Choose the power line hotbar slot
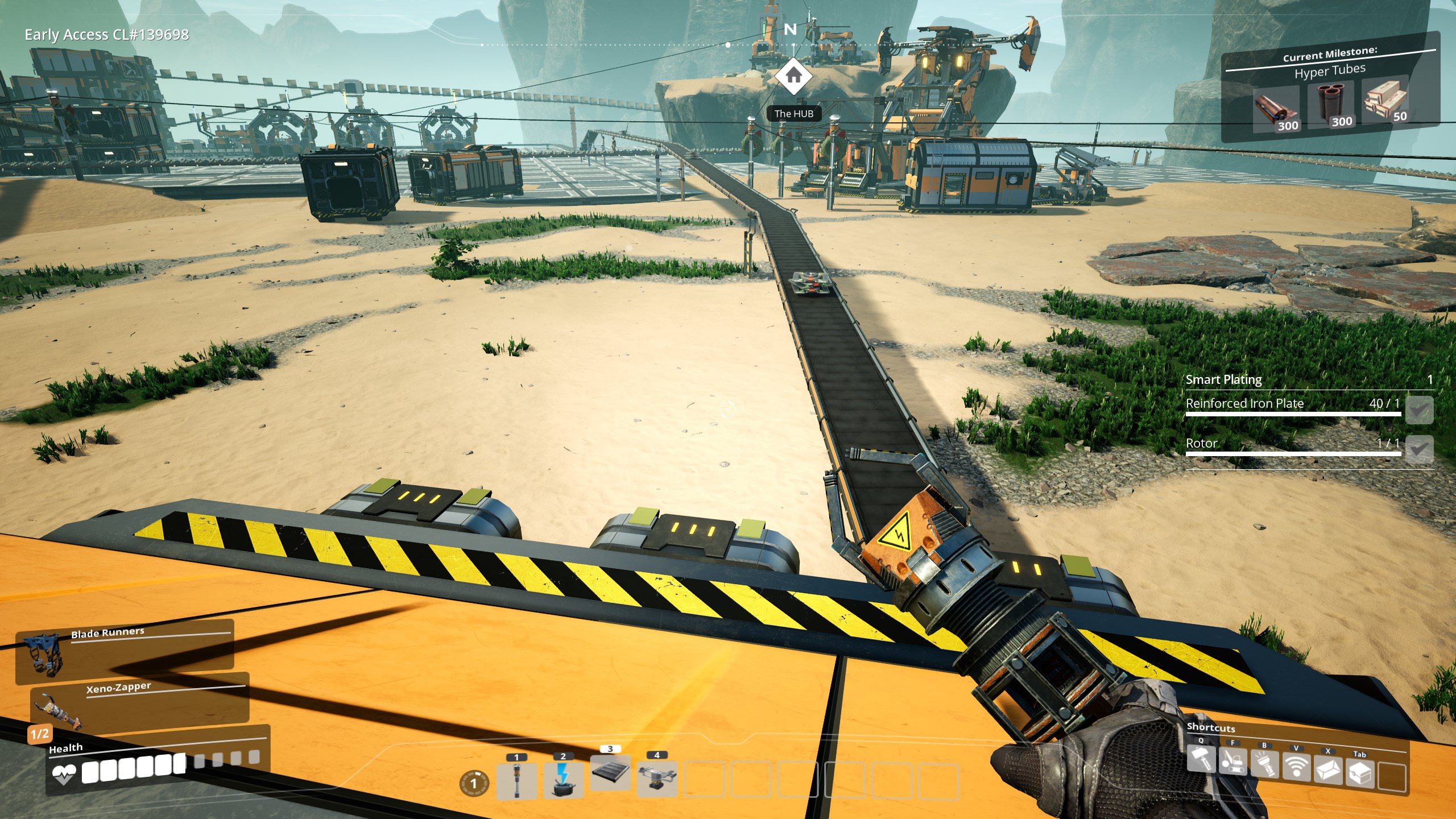 [x=563, y=779]
